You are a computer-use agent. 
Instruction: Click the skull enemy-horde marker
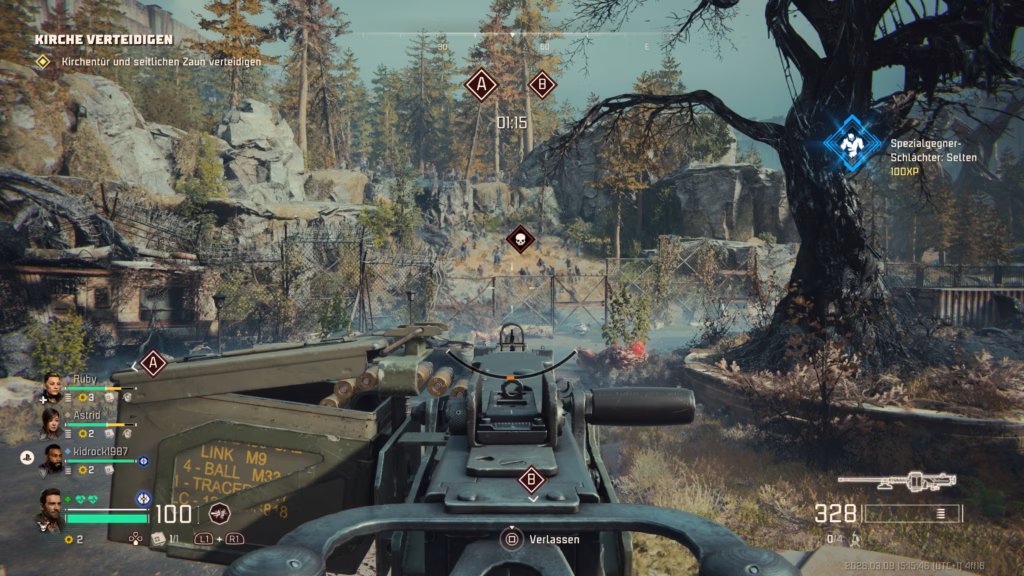[519, 239]
